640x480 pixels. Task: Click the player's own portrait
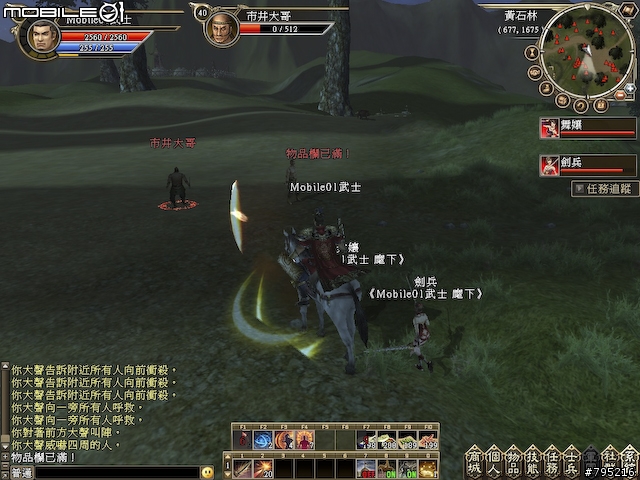[x=38, y=37]
